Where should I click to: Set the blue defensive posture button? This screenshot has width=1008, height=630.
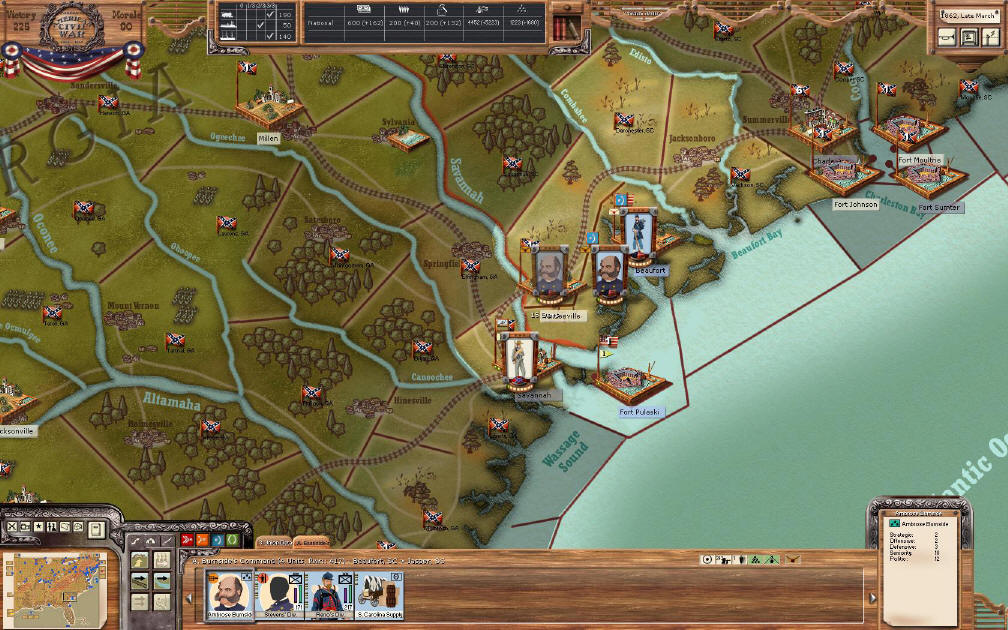[216, 540]
